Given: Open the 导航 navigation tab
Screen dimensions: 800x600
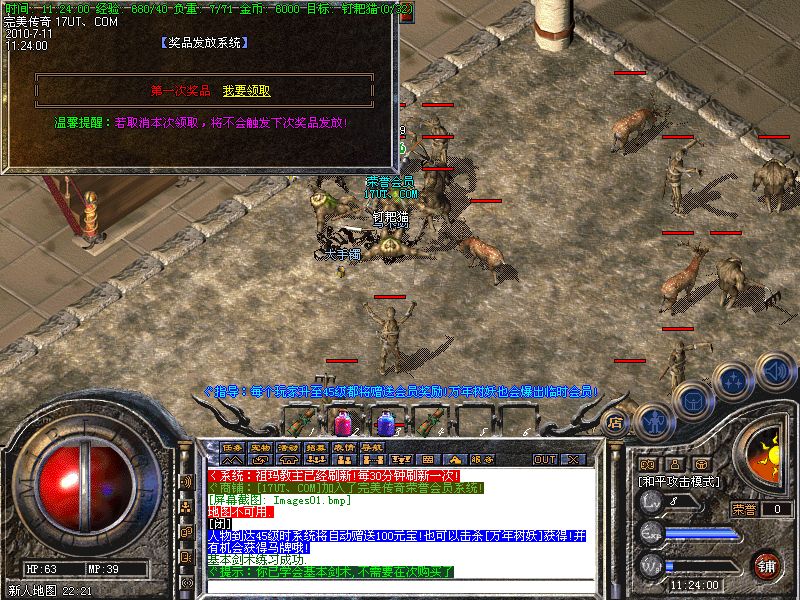Looking at the screenshot, I should click(372, 447).
